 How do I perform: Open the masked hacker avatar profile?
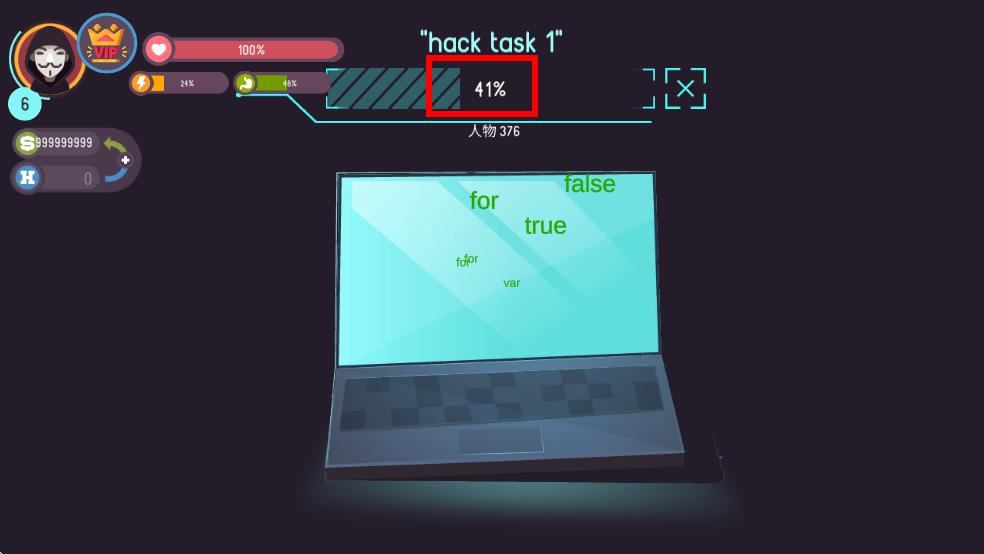pos(47,60)
